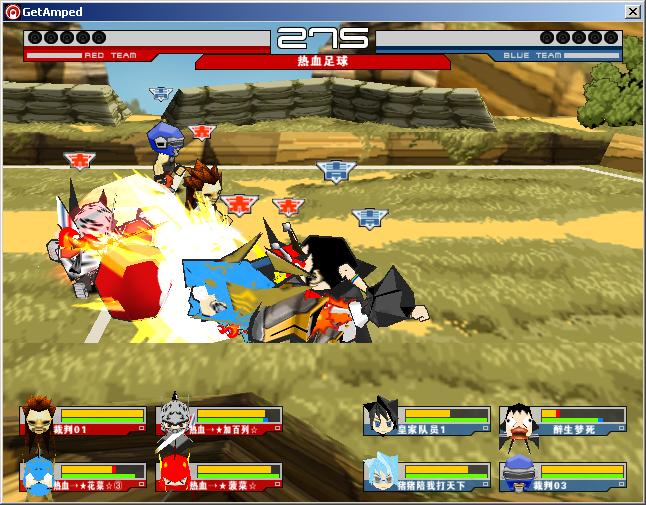646x505 pixels.
Task: Select the 裁判03 player portrait
Action: pyautogui.click(x=518, y=475)
